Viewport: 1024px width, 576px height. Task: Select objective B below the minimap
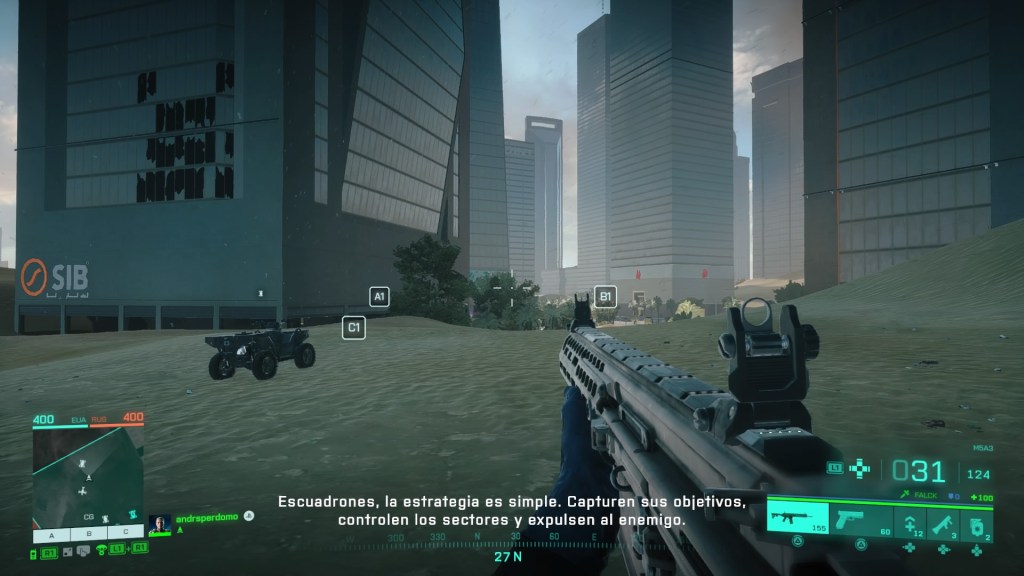88,533
